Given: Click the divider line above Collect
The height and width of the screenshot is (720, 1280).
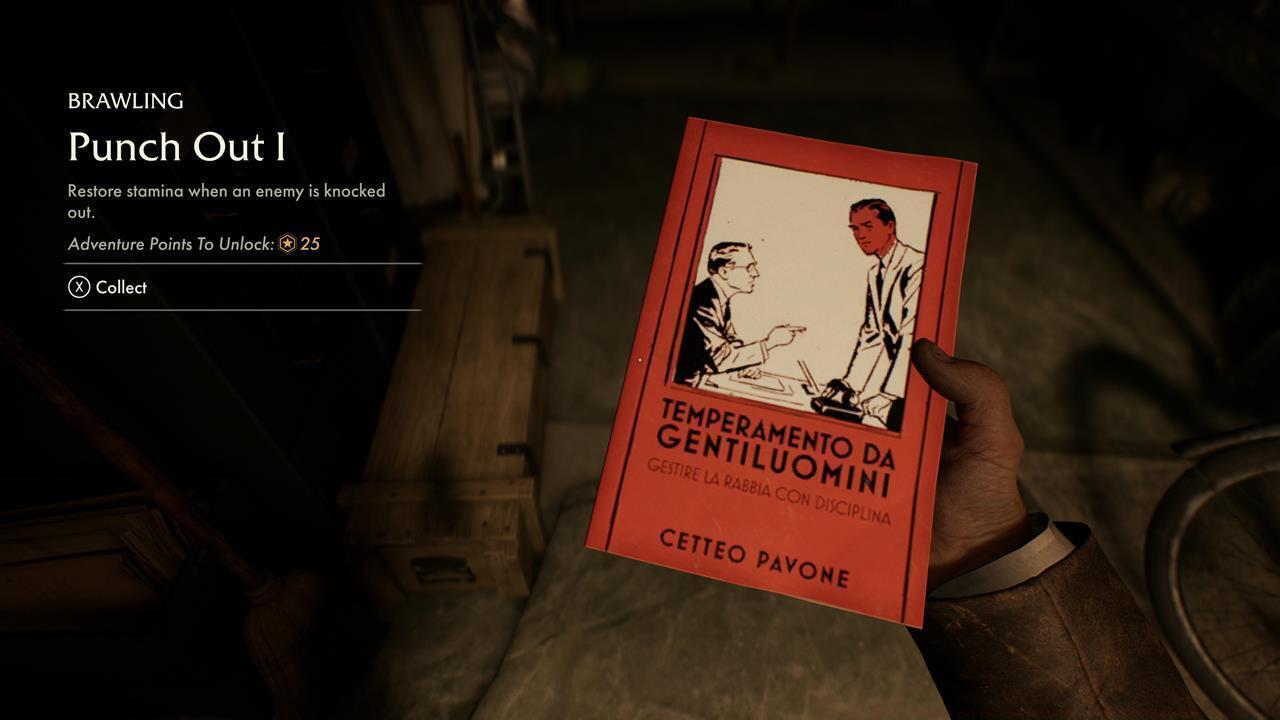Looking at the screenshot, I should 242,263.
